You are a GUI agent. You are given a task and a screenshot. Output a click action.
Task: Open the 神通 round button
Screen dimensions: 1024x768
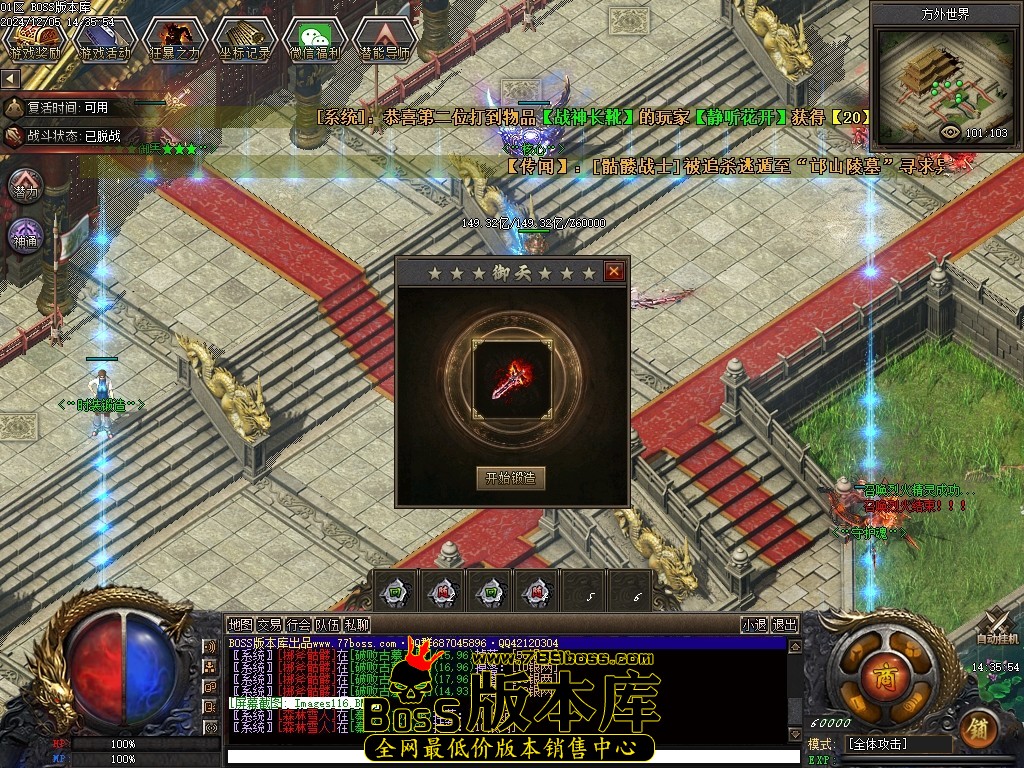click(27, 237)
